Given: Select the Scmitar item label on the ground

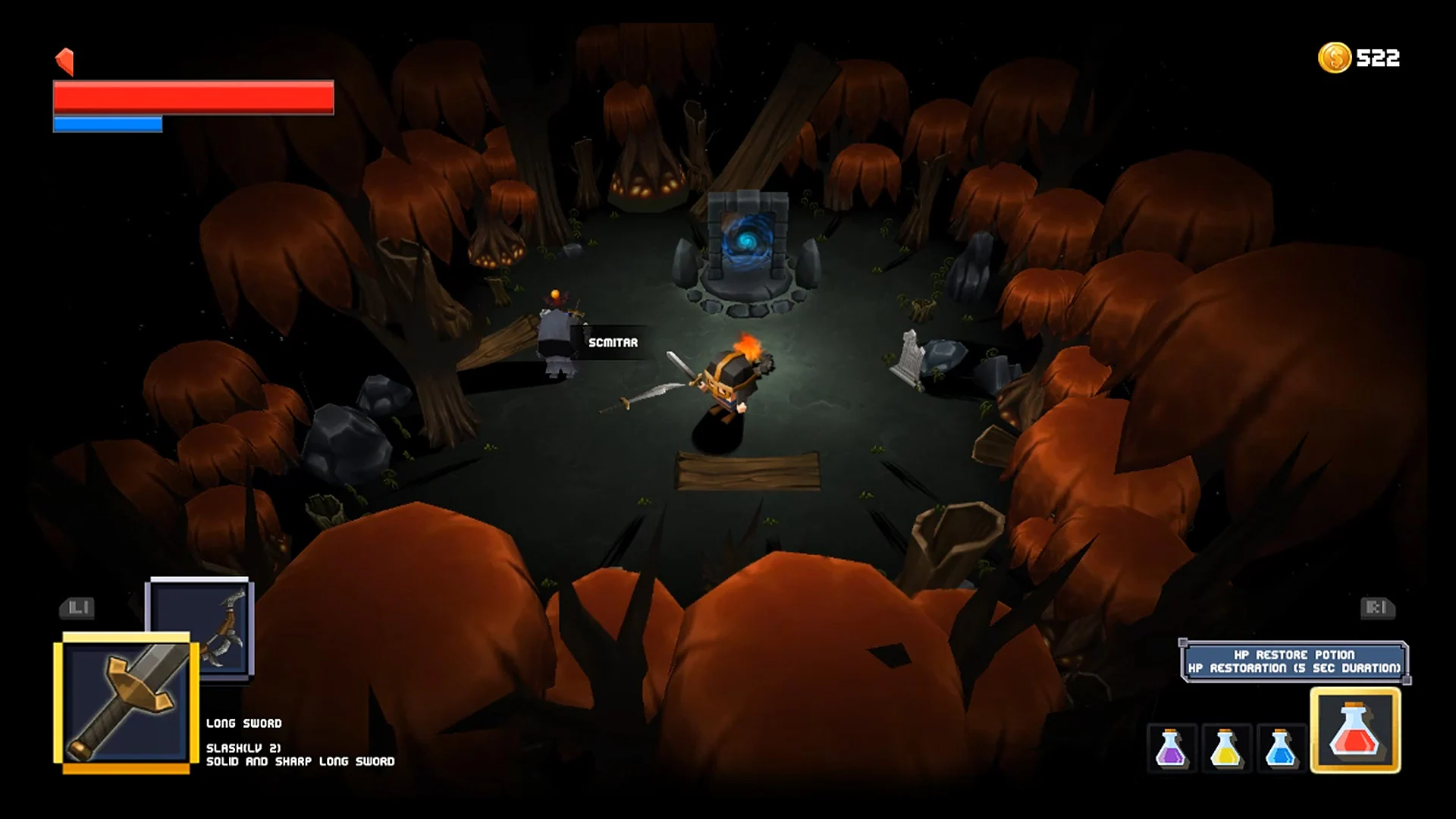Looking at the screenshot, I should click(612, 342).
